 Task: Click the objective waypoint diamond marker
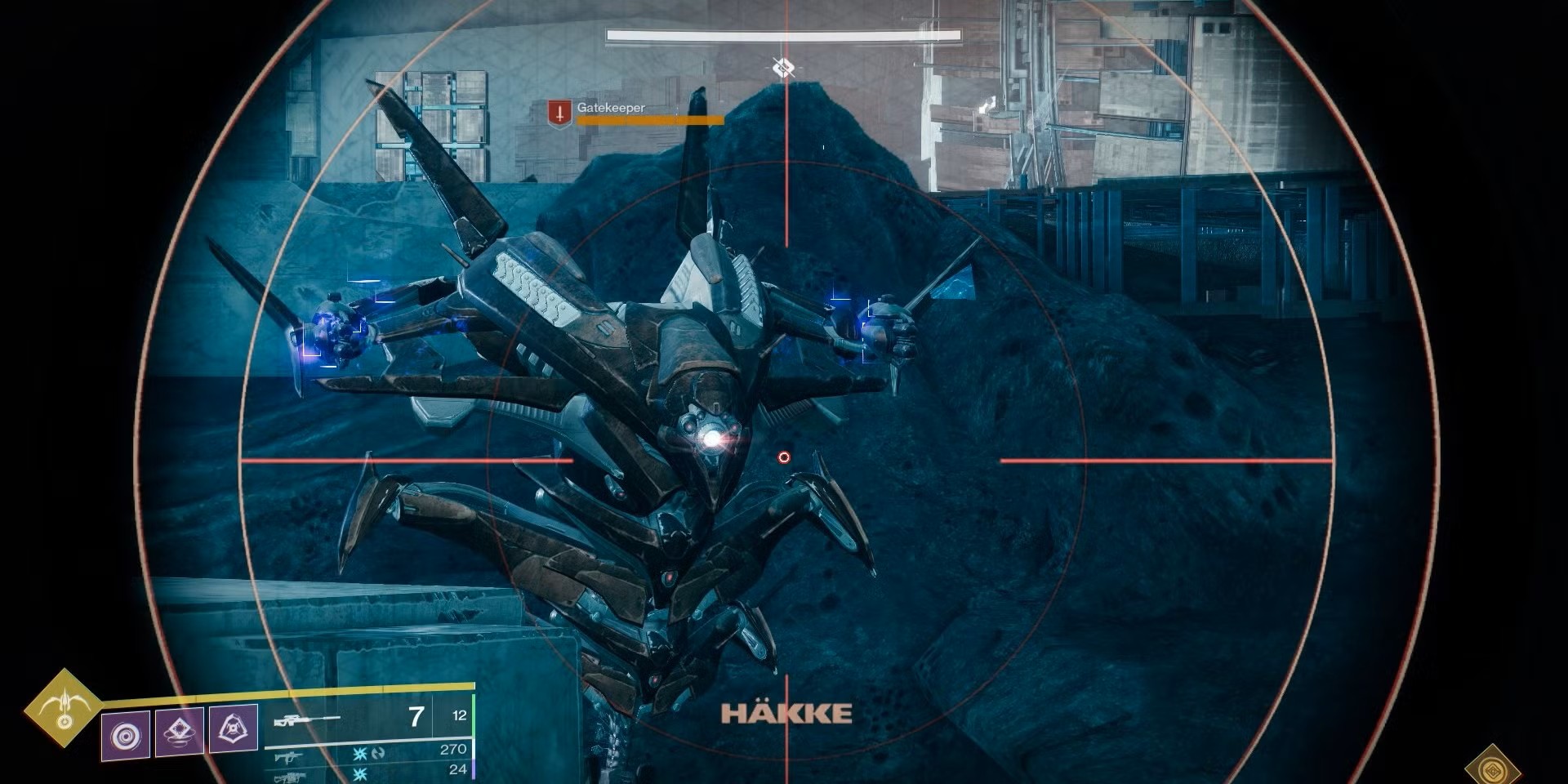[783, 67]
